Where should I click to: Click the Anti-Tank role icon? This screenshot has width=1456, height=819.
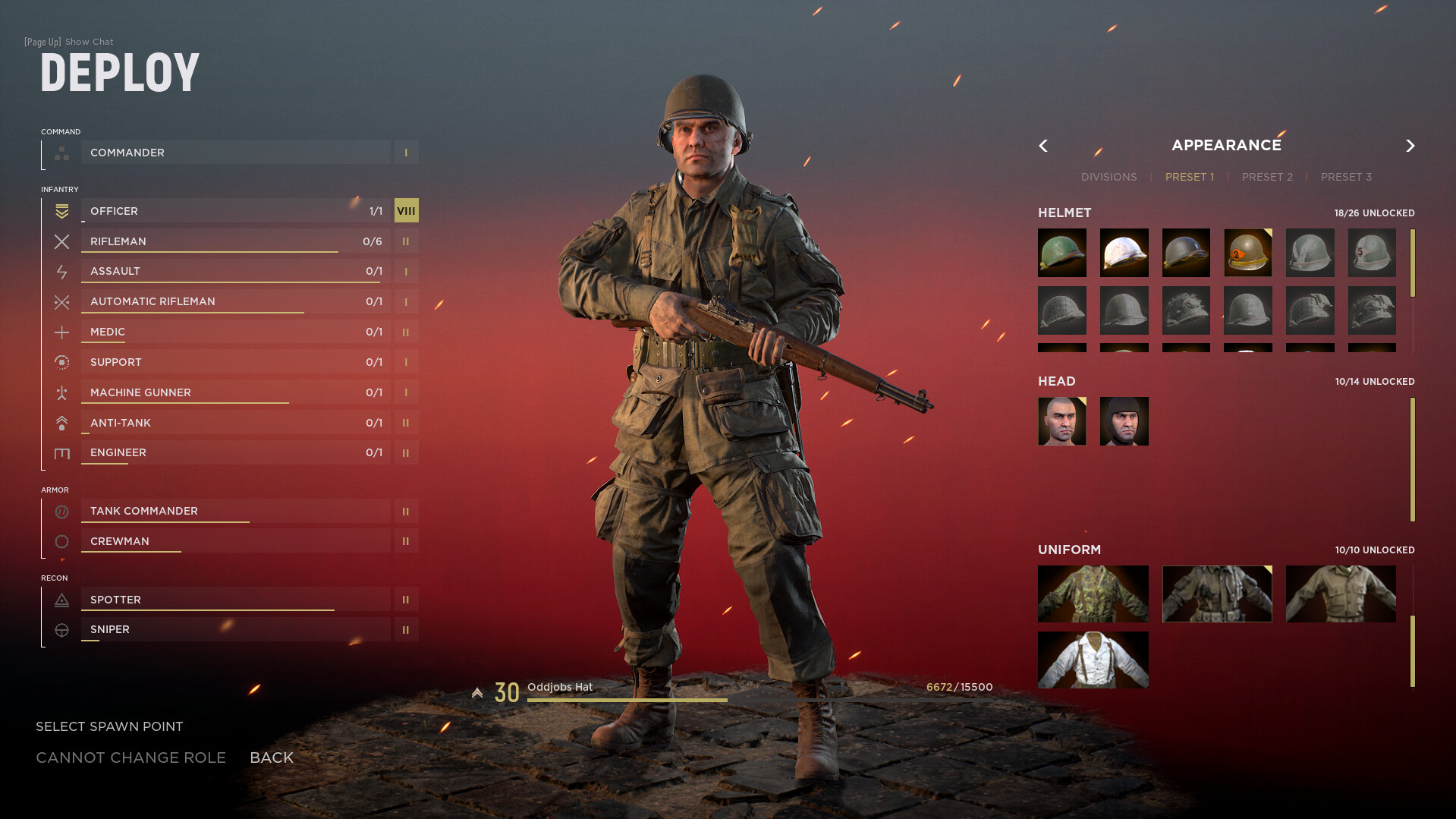[61, 423]
